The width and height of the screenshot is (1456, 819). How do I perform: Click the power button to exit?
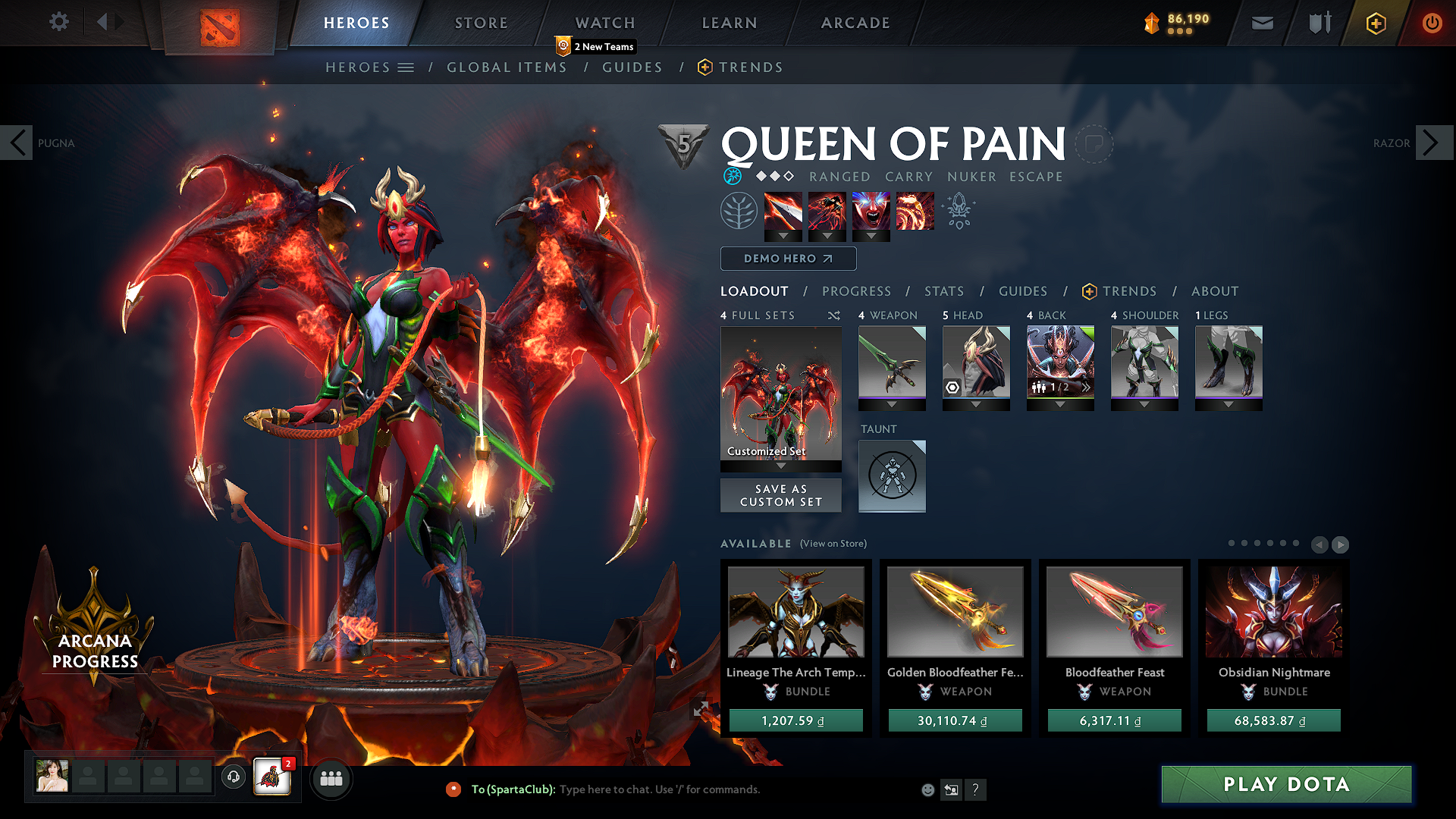coord(1432,23)
